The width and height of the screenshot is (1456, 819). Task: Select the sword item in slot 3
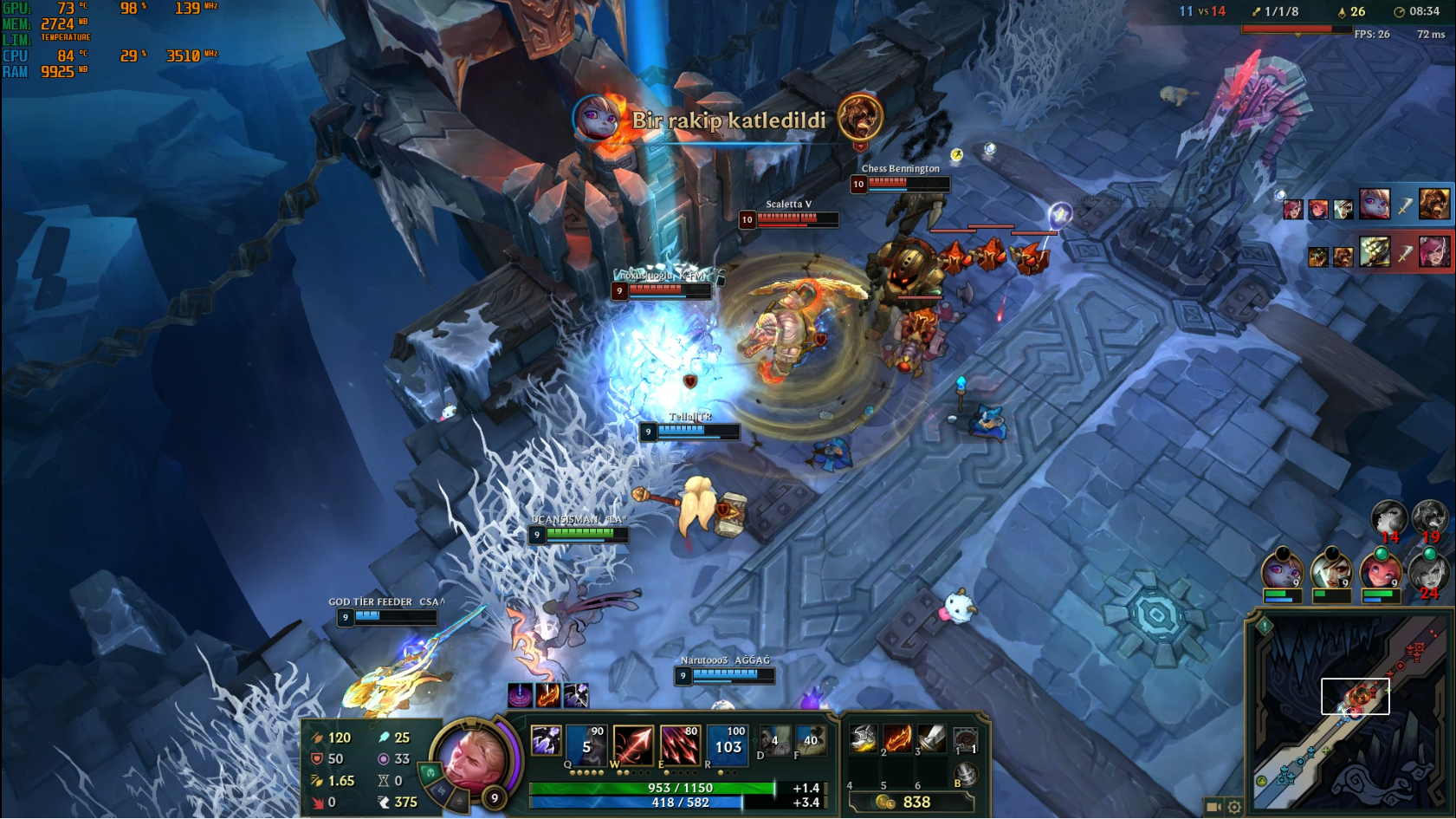pos(931,738)
